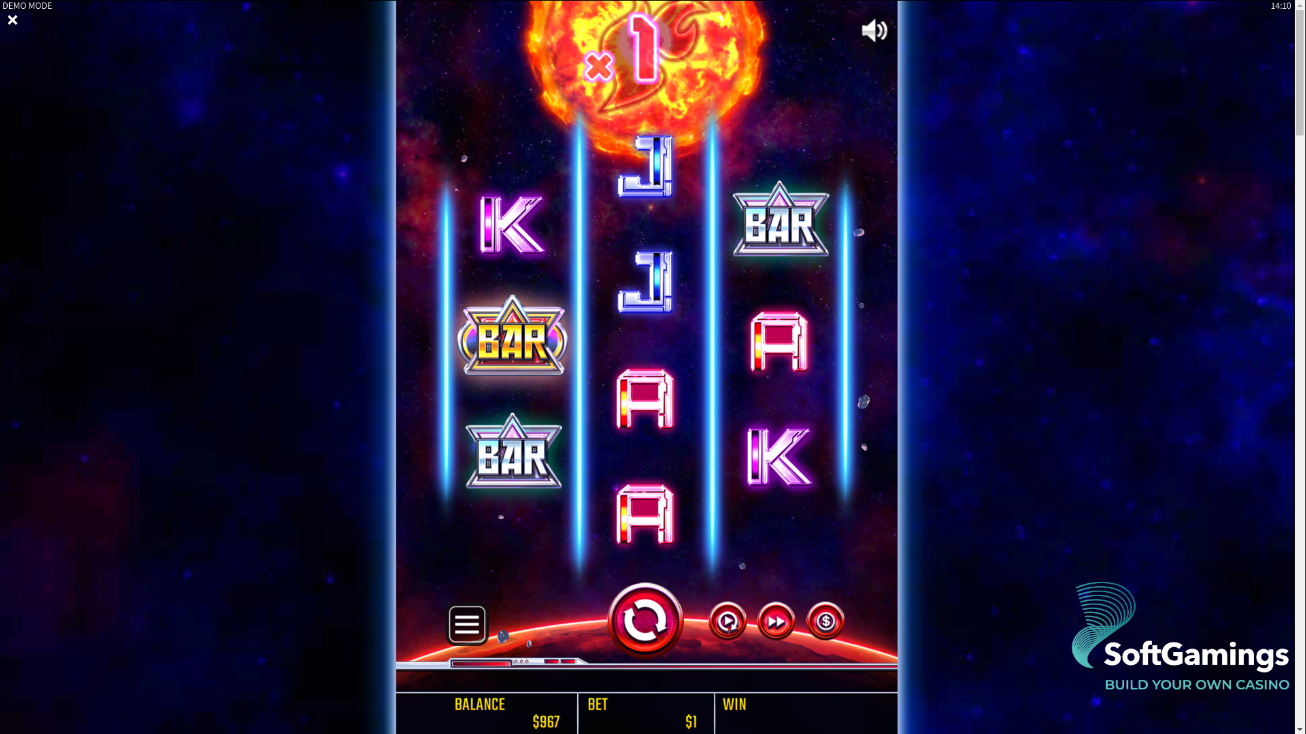
Task: Spin the reels with the red button
Action: coord(645,621)
